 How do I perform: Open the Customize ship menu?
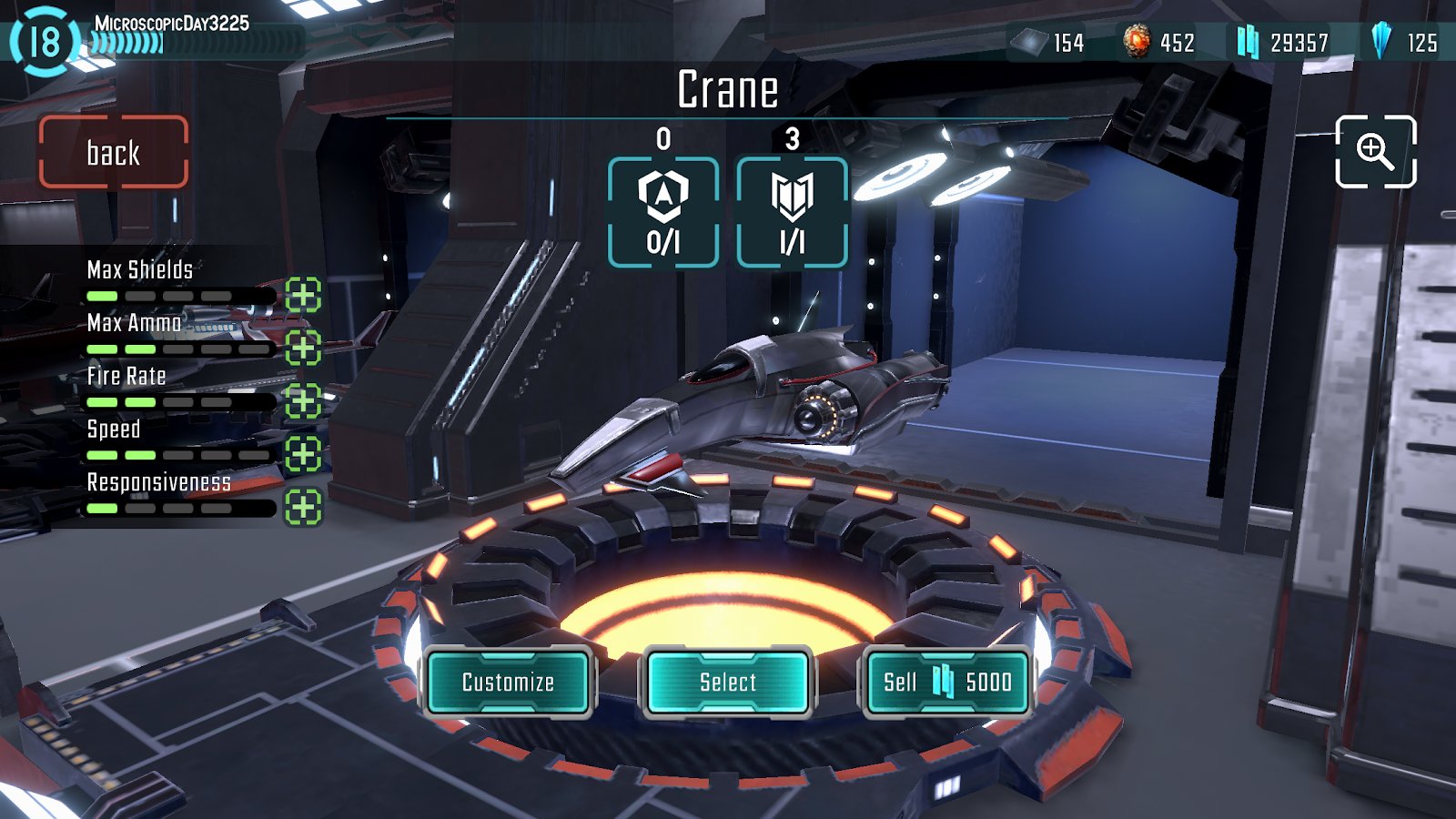[x=508, y=682]
